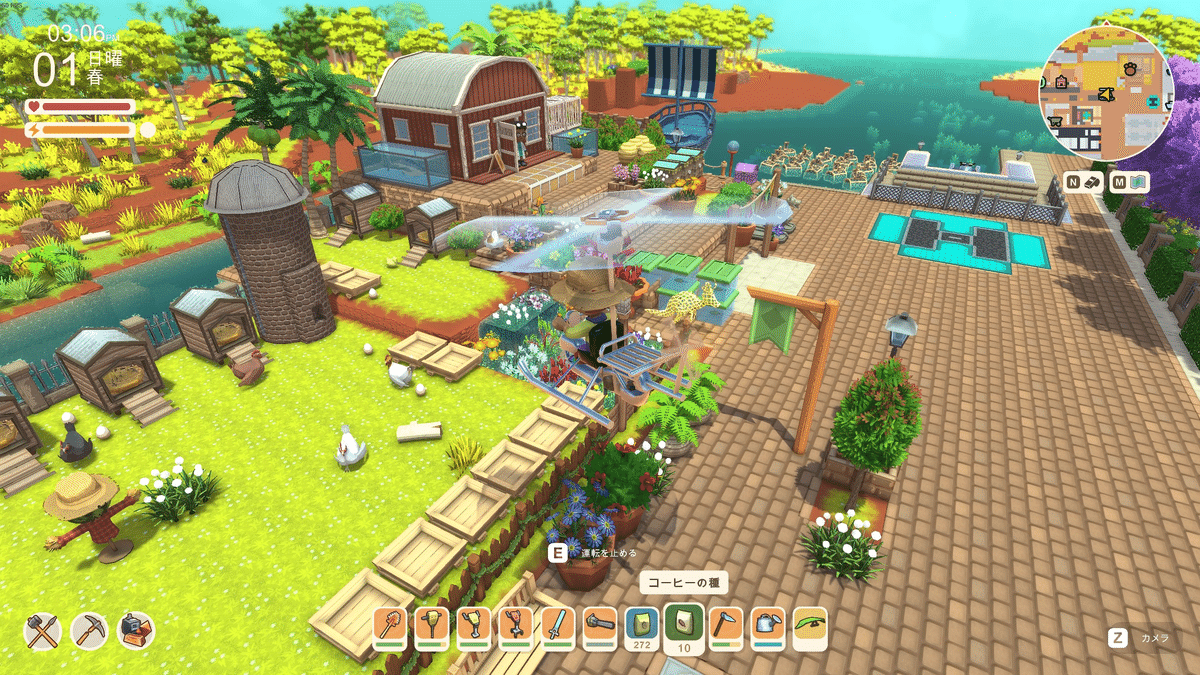Open the anvil and ingots menu
This screenshot has width=1200, height=675.
click(136, 630)
